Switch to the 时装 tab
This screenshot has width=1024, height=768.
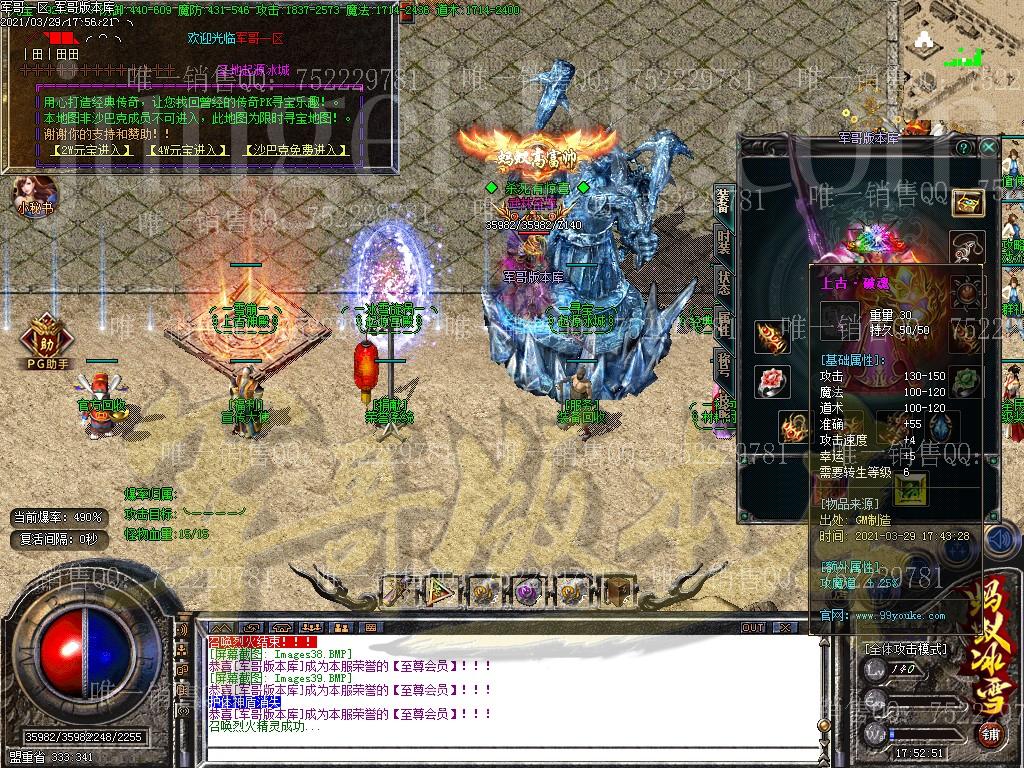tap(724, 243)
